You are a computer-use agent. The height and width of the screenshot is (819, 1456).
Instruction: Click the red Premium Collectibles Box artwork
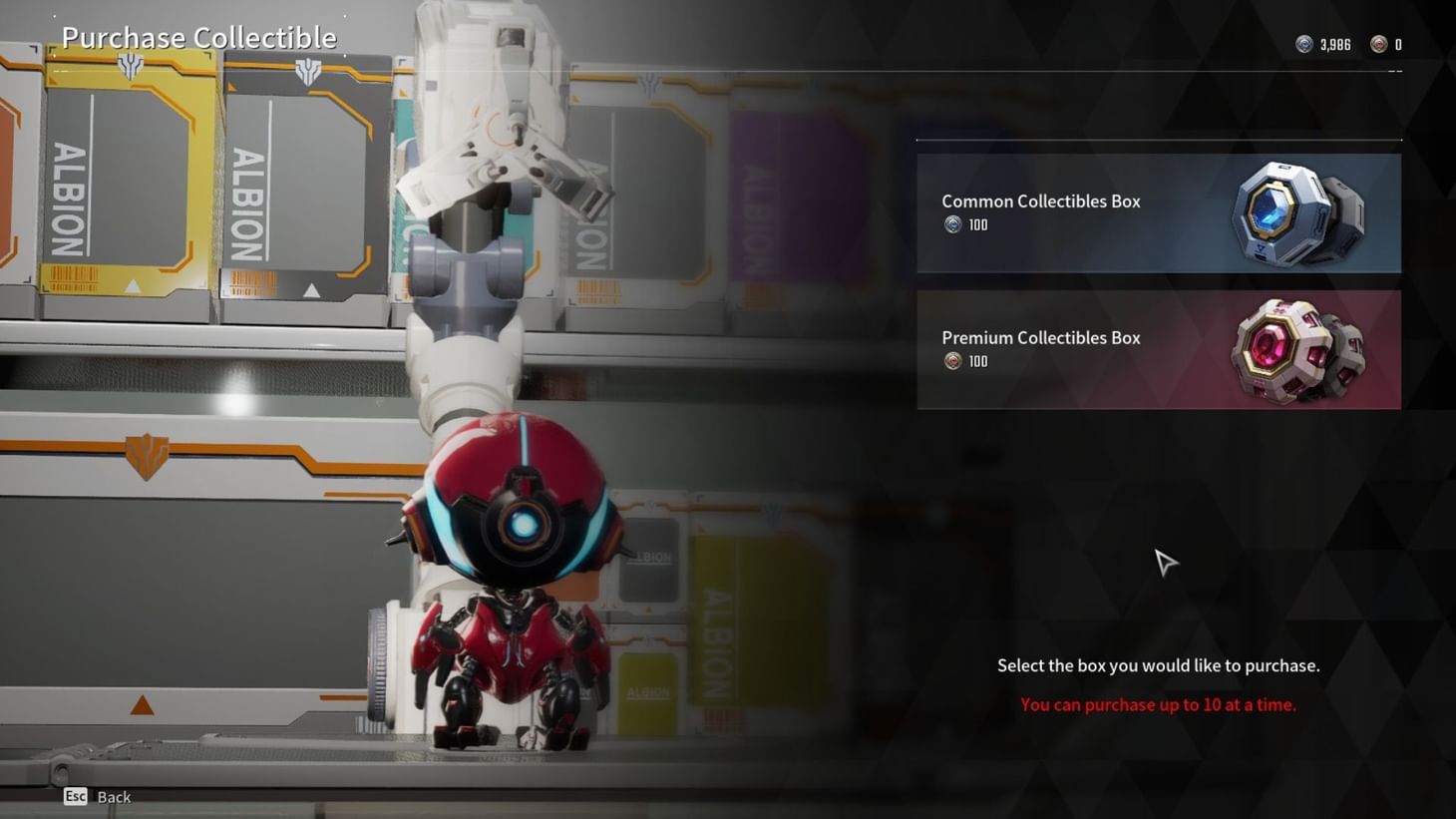pos(1296,349)
